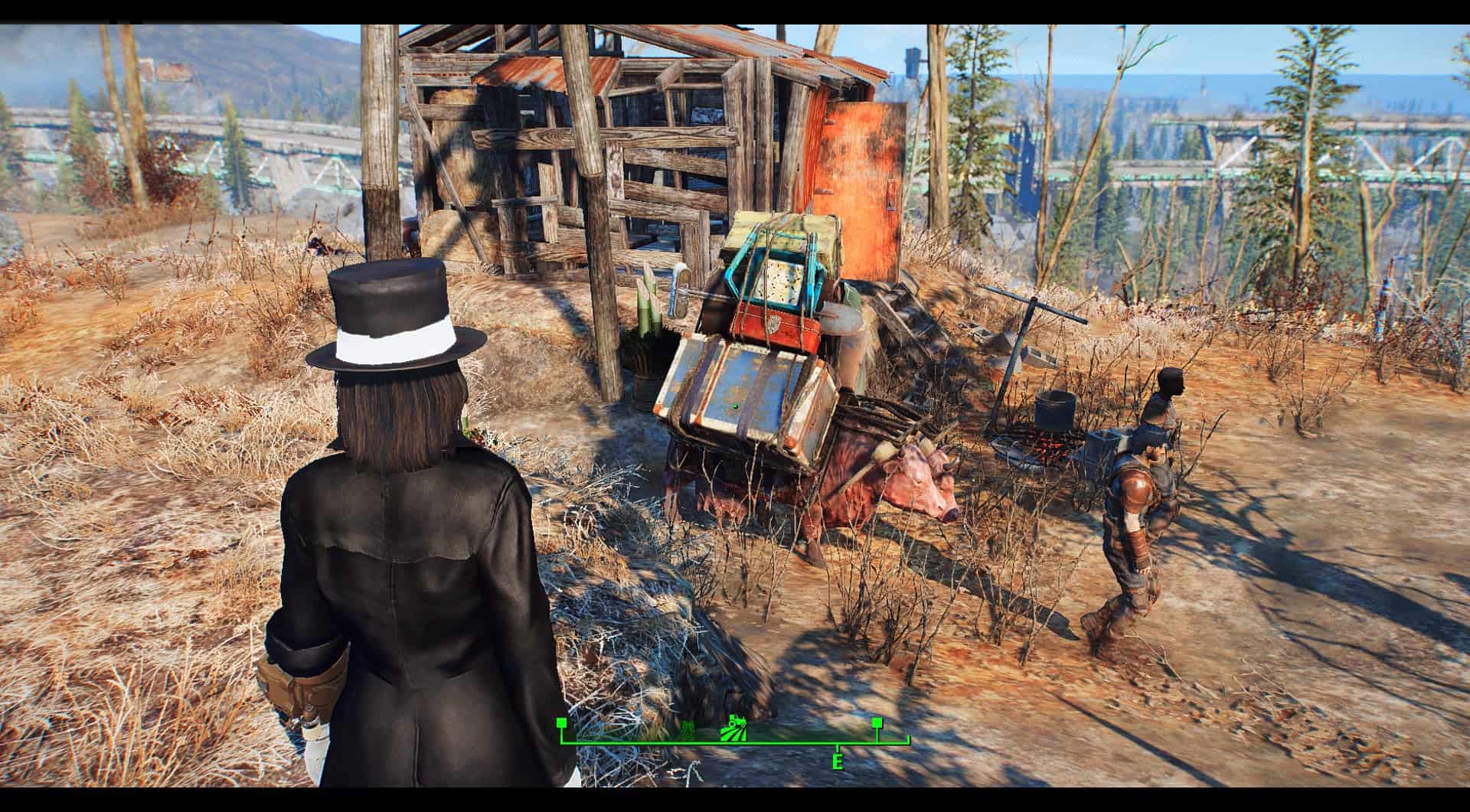Click the East 'E' compass heading
1470x812 pixels.
pos(838,762)
